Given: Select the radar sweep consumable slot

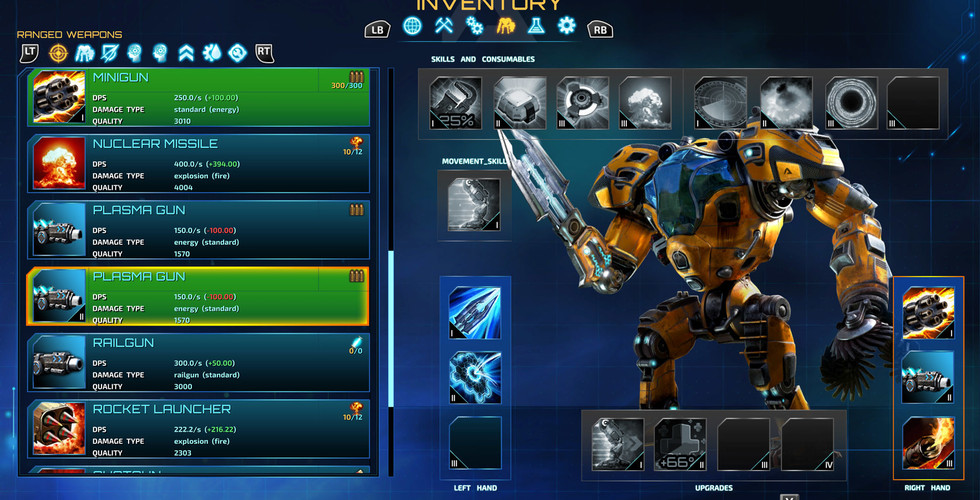Looking at the screenshot, I should point(722,104).
